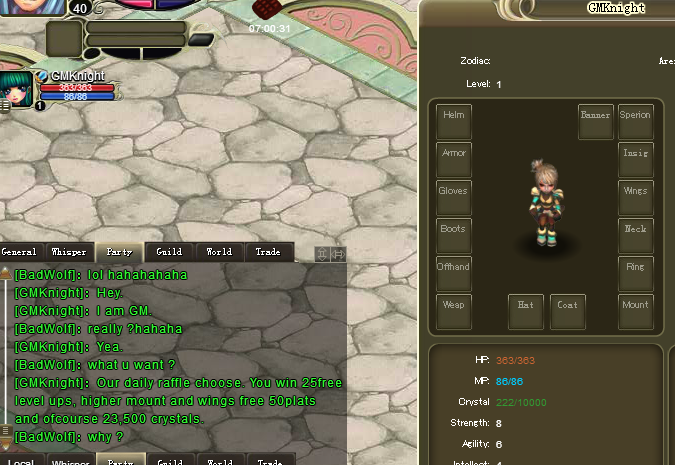Choose the Armor equipment slot
Viewport: 675px width, 465px height.
[x=454, y=160]
